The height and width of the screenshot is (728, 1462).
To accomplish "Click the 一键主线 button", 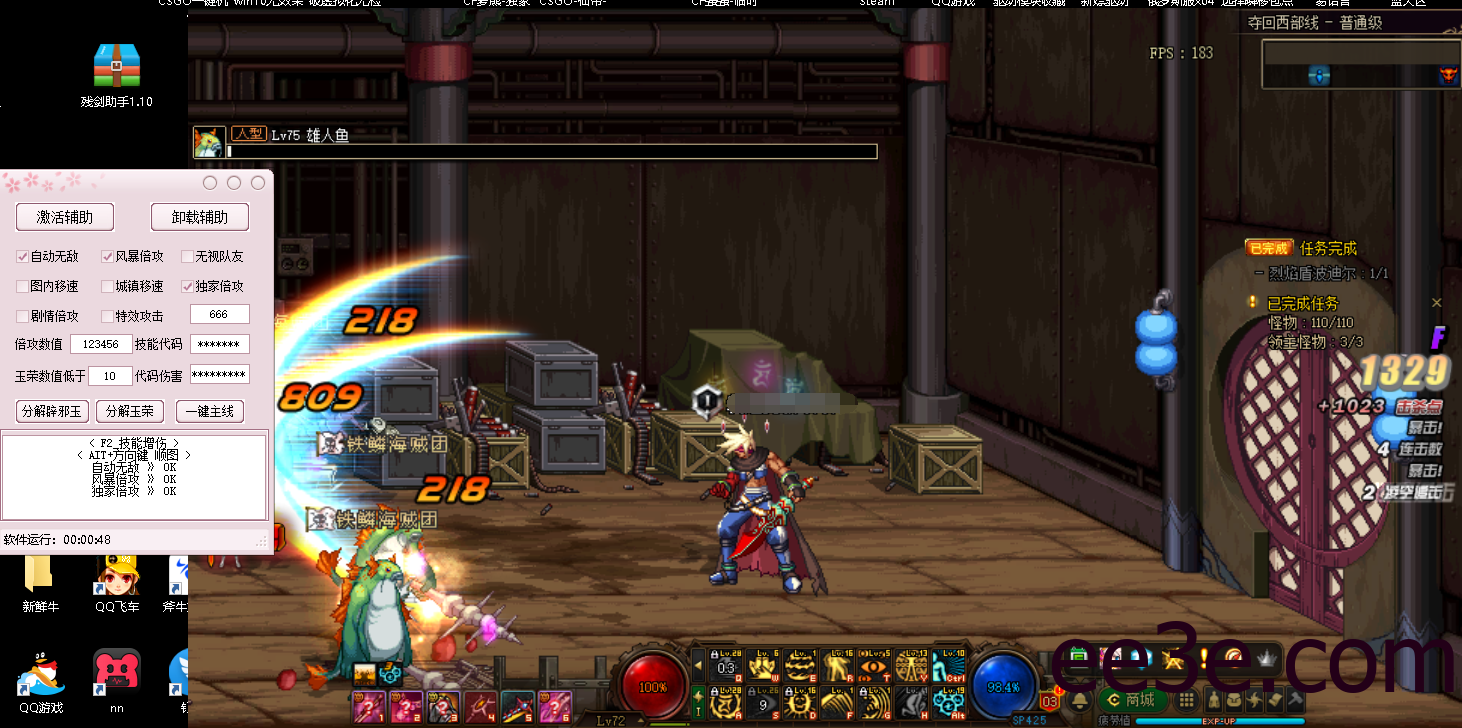I will 210,411.
